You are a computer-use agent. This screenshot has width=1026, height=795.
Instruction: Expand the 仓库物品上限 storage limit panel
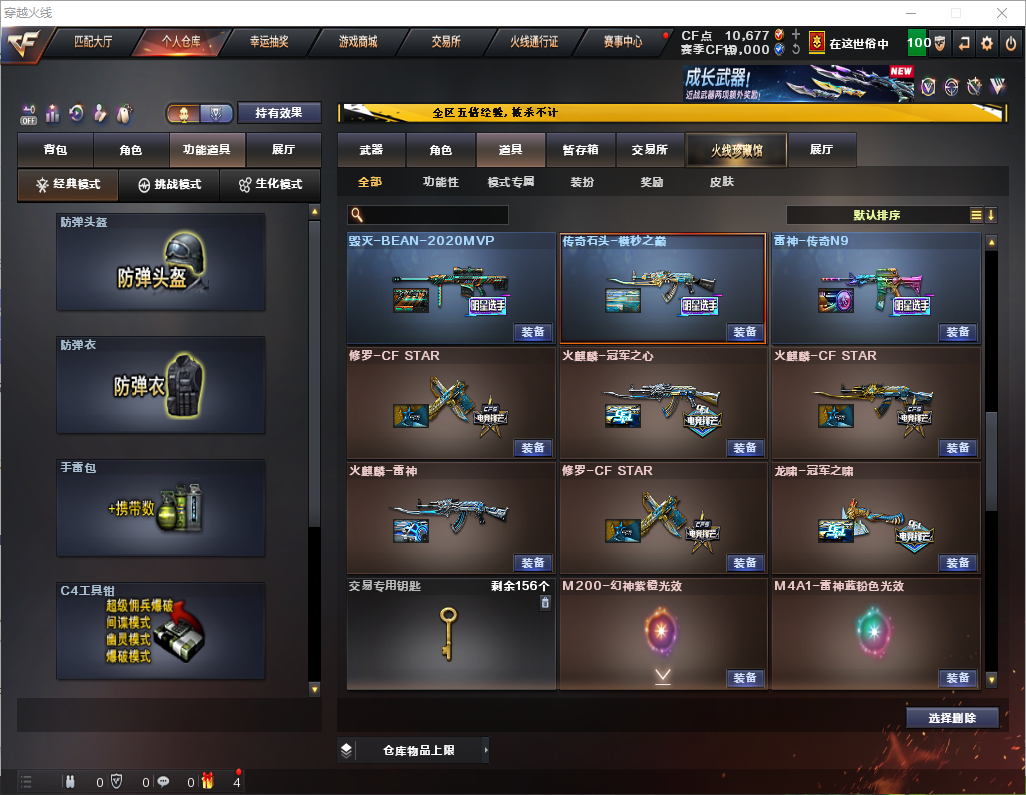tap(418, 750)
